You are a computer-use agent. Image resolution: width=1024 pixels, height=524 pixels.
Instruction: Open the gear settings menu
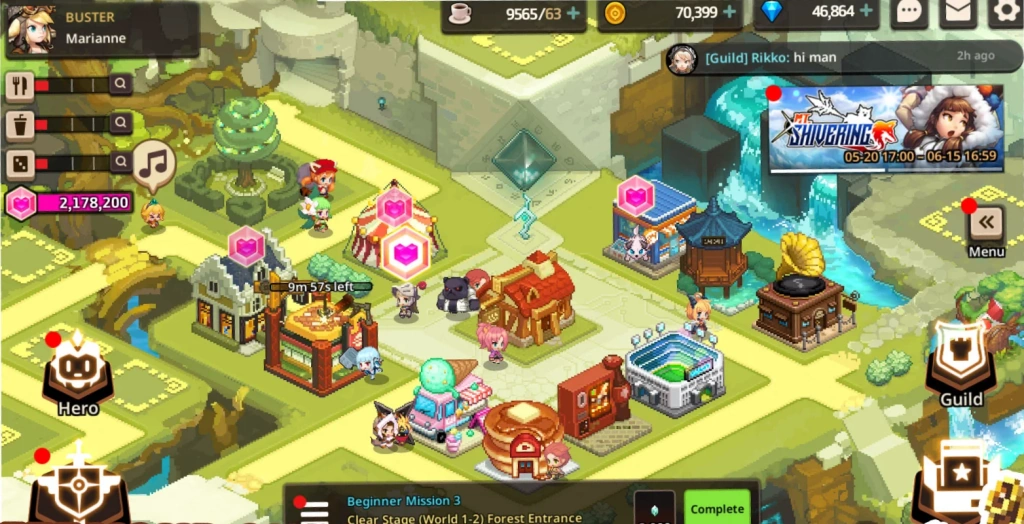tap(1005, 13)
